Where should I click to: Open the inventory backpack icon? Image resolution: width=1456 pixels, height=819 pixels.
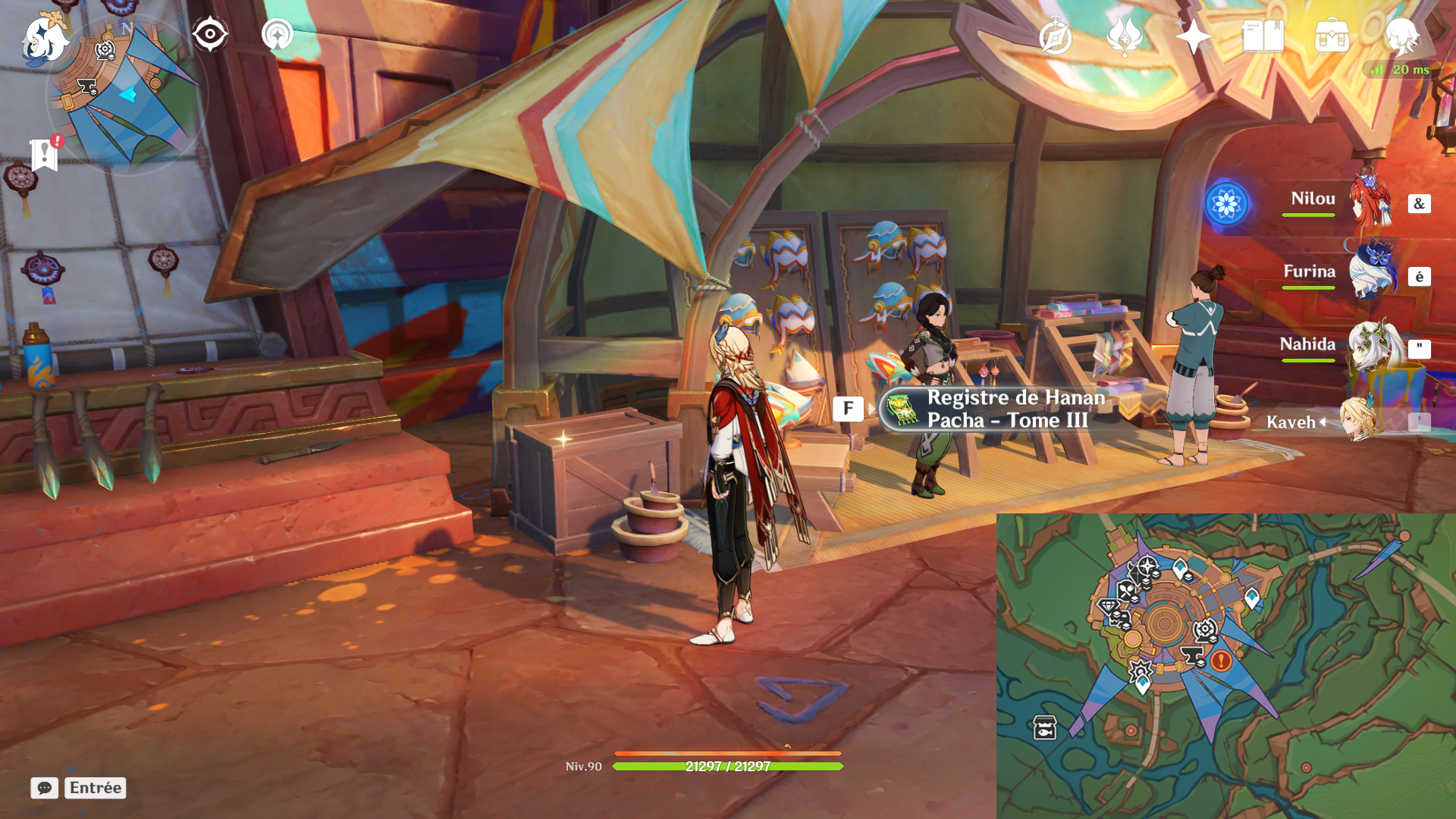click(1332, 36)
